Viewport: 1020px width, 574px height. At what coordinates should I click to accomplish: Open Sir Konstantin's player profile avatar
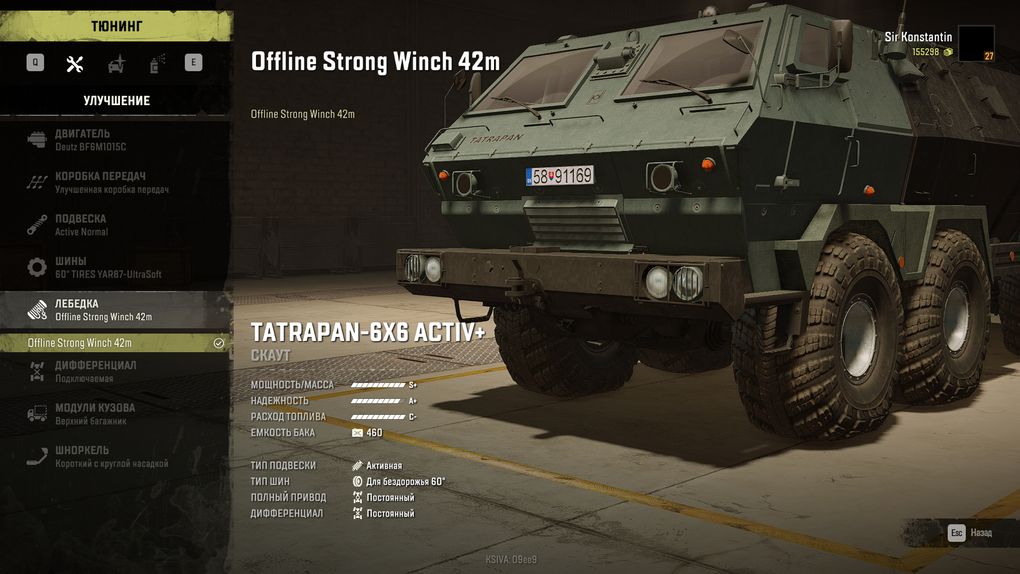click(976, 44)
